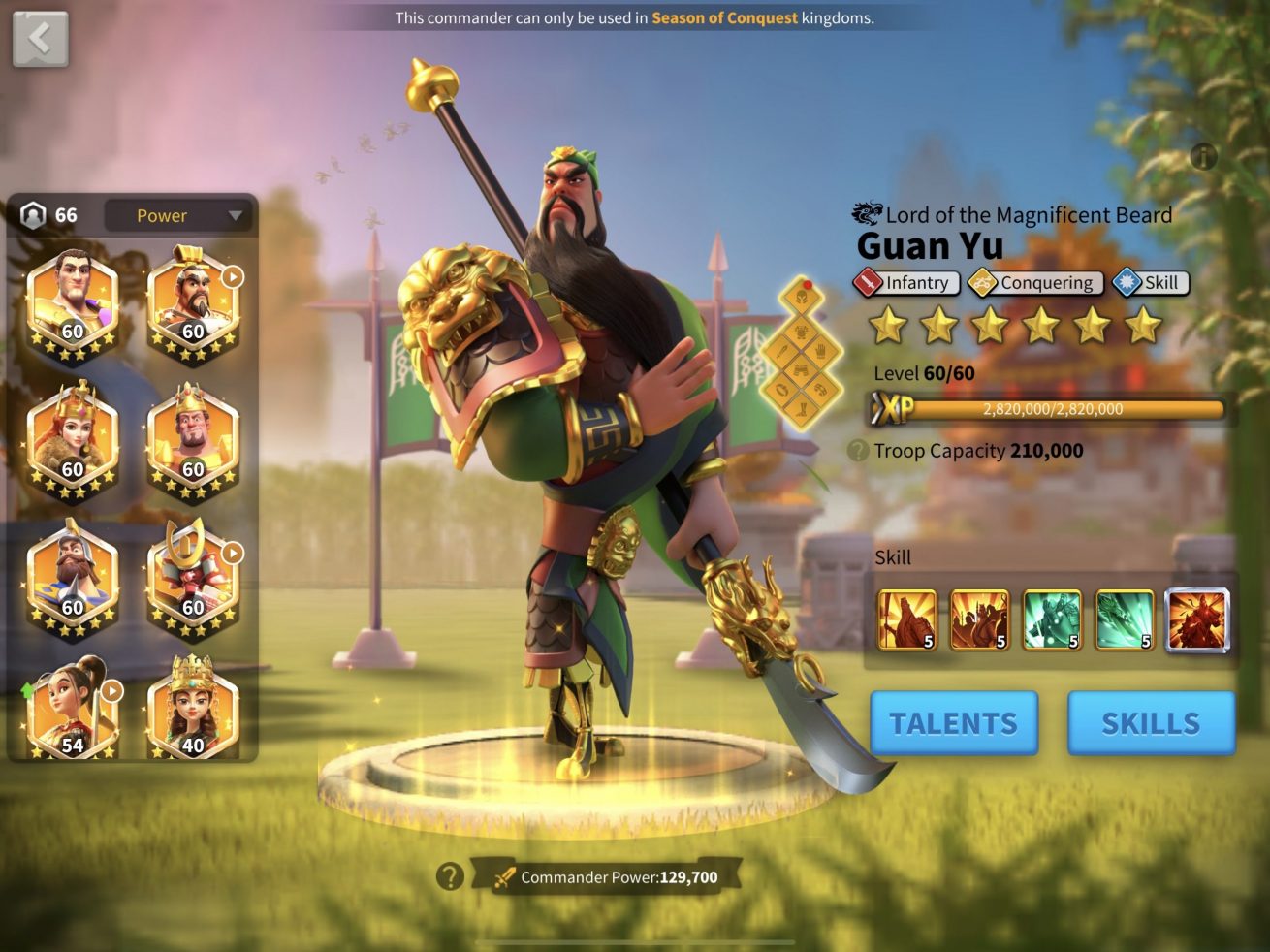This screenshot has height=952, width=1270.
Task: Go back using the arrow button
Action: click(40, 39)
